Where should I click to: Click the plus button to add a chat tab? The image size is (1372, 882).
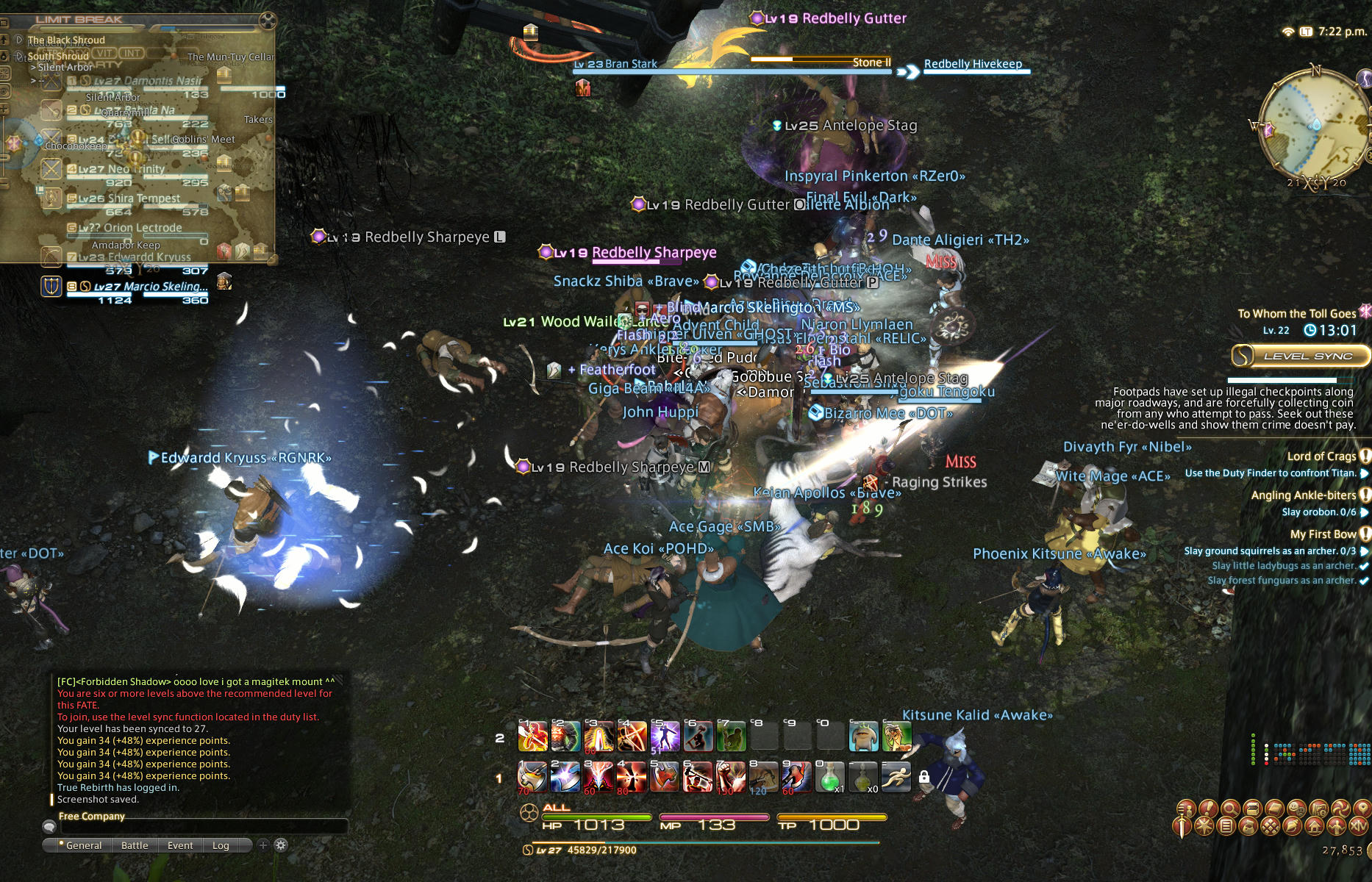click(263, 845)
